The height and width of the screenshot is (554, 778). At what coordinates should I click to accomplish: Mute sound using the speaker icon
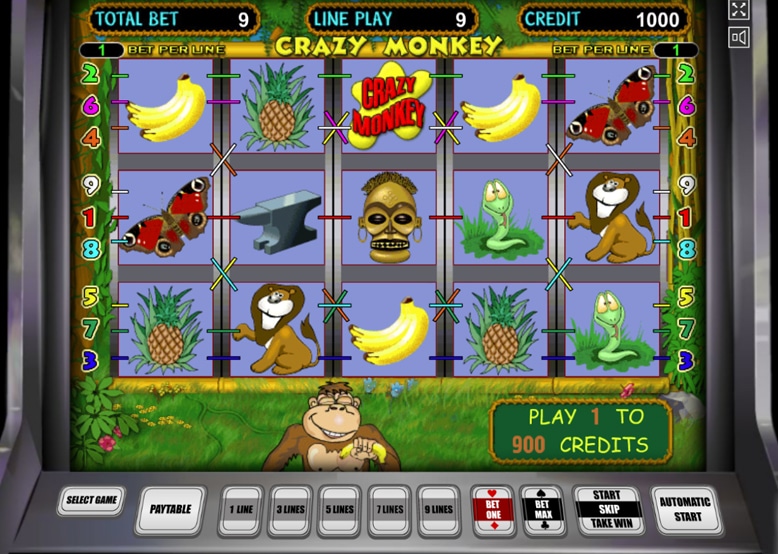click(x=739, y=37)
